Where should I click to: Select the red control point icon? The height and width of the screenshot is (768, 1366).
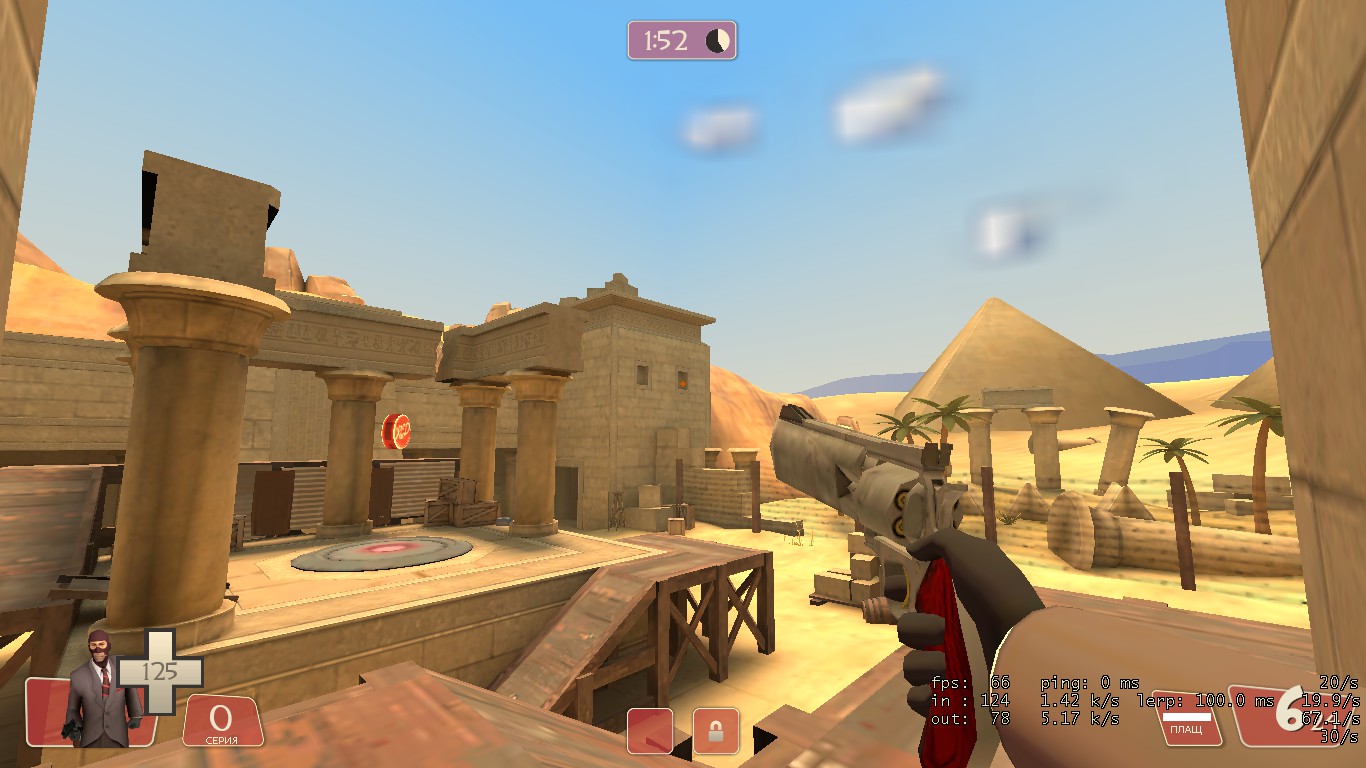pos(650,730)
